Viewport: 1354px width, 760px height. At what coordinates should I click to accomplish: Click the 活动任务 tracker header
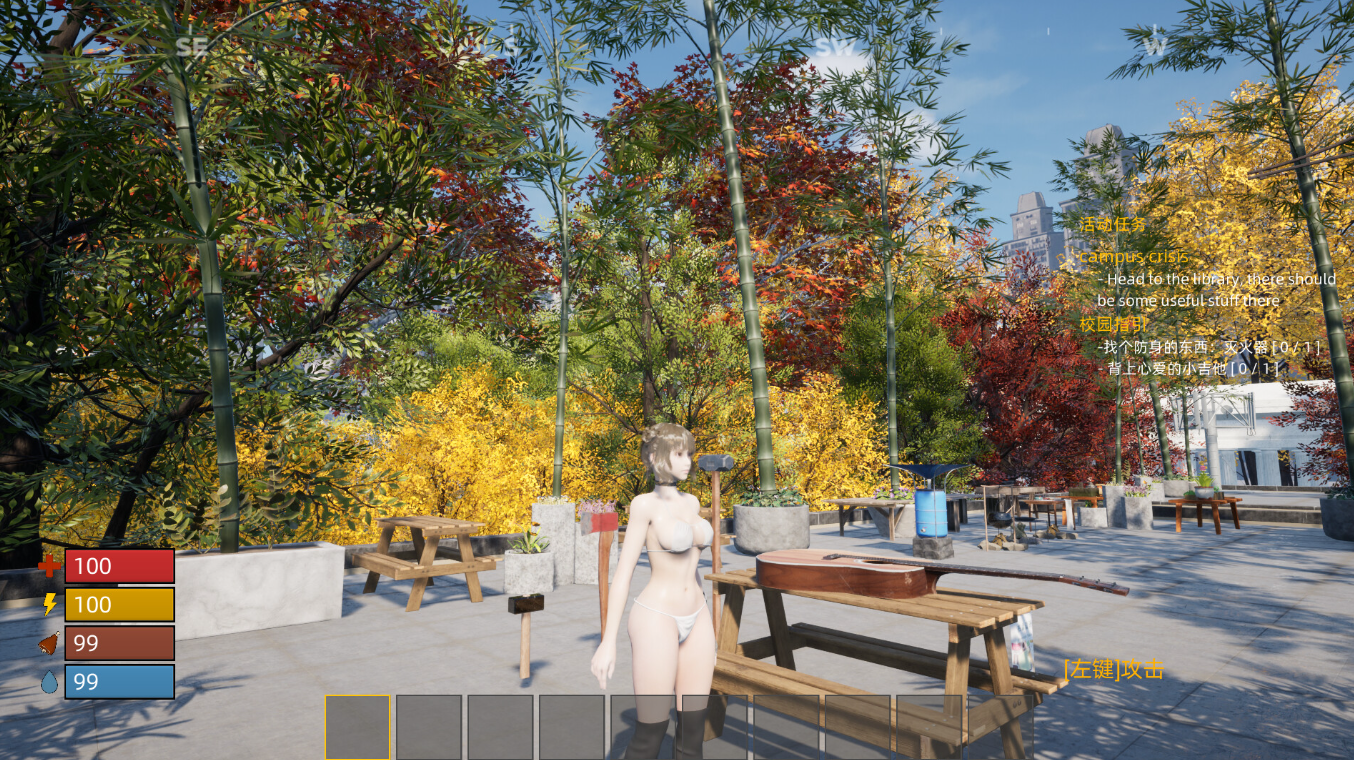point(1112,225)
